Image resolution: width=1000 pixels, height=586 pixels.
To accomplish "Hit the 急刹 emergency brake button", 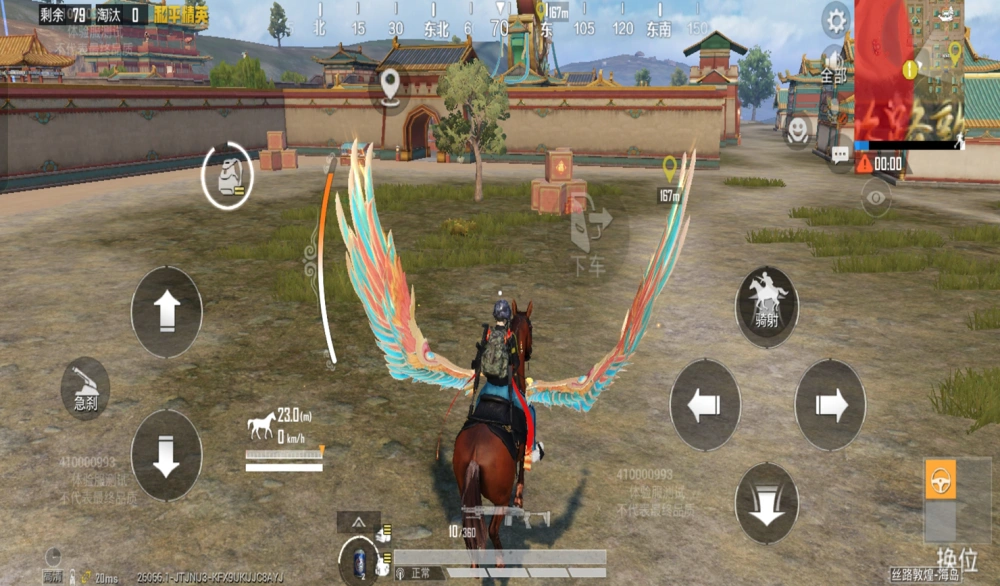I will (85, 388).
